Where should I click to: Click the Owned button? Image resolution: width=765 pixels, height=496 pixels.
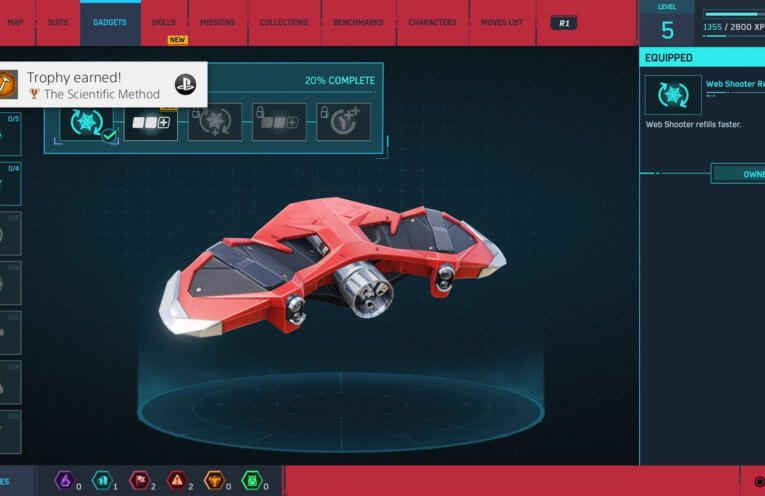(x=739, y=174)
